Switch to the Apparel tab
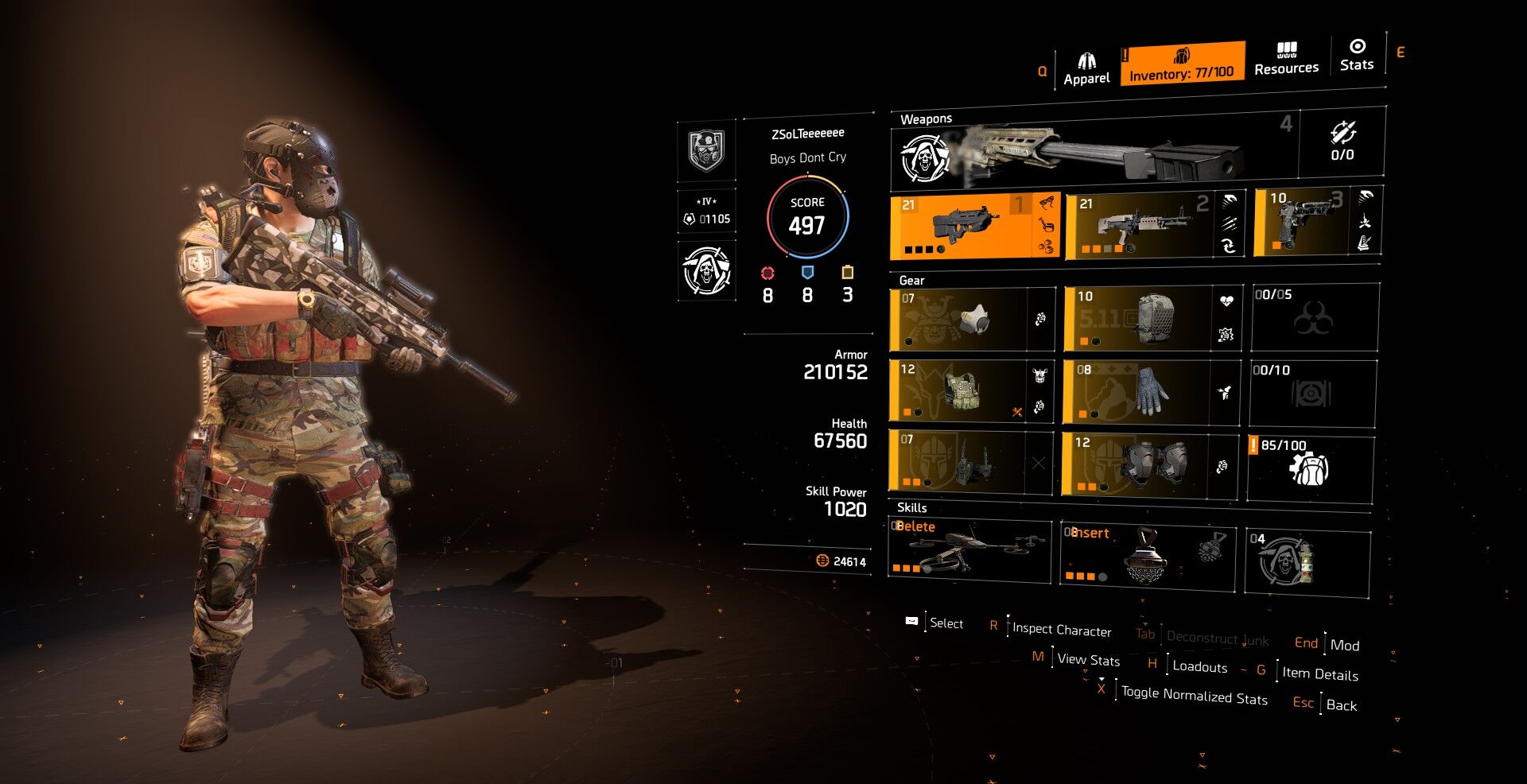 pos(1086,68)
